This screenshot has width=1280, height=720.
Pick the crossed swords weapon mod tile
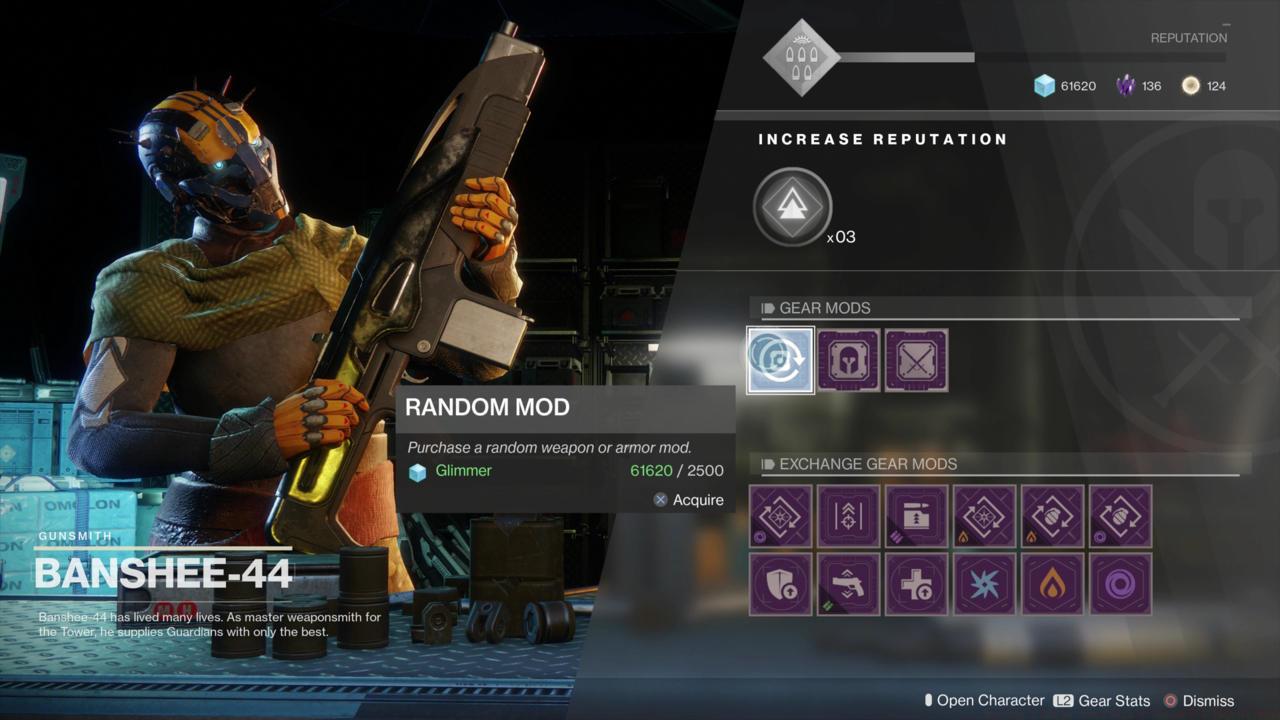(x=916, y=360)
